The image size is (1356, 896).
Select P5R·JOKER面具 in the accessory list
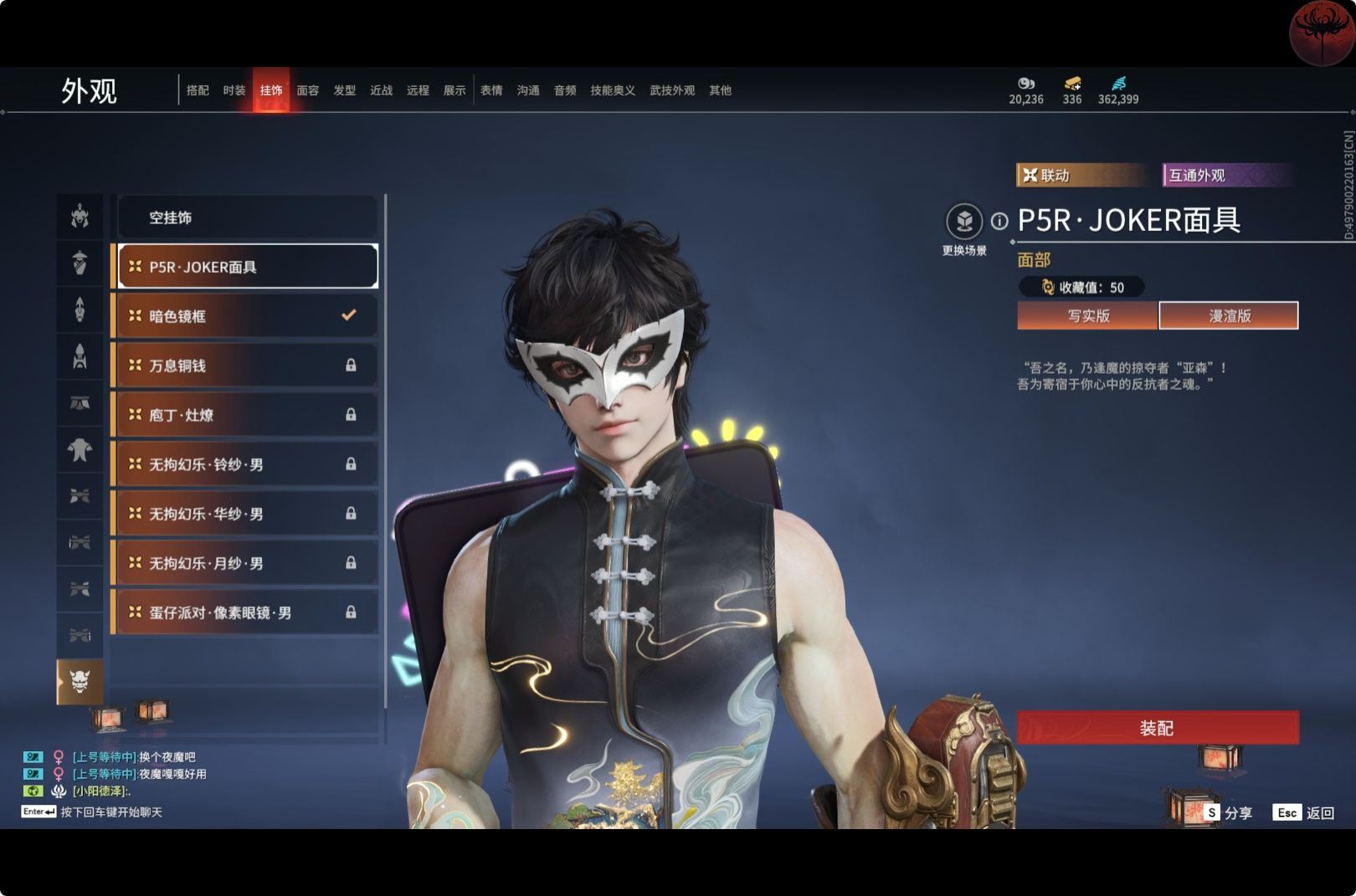click(x=248, y=267)
